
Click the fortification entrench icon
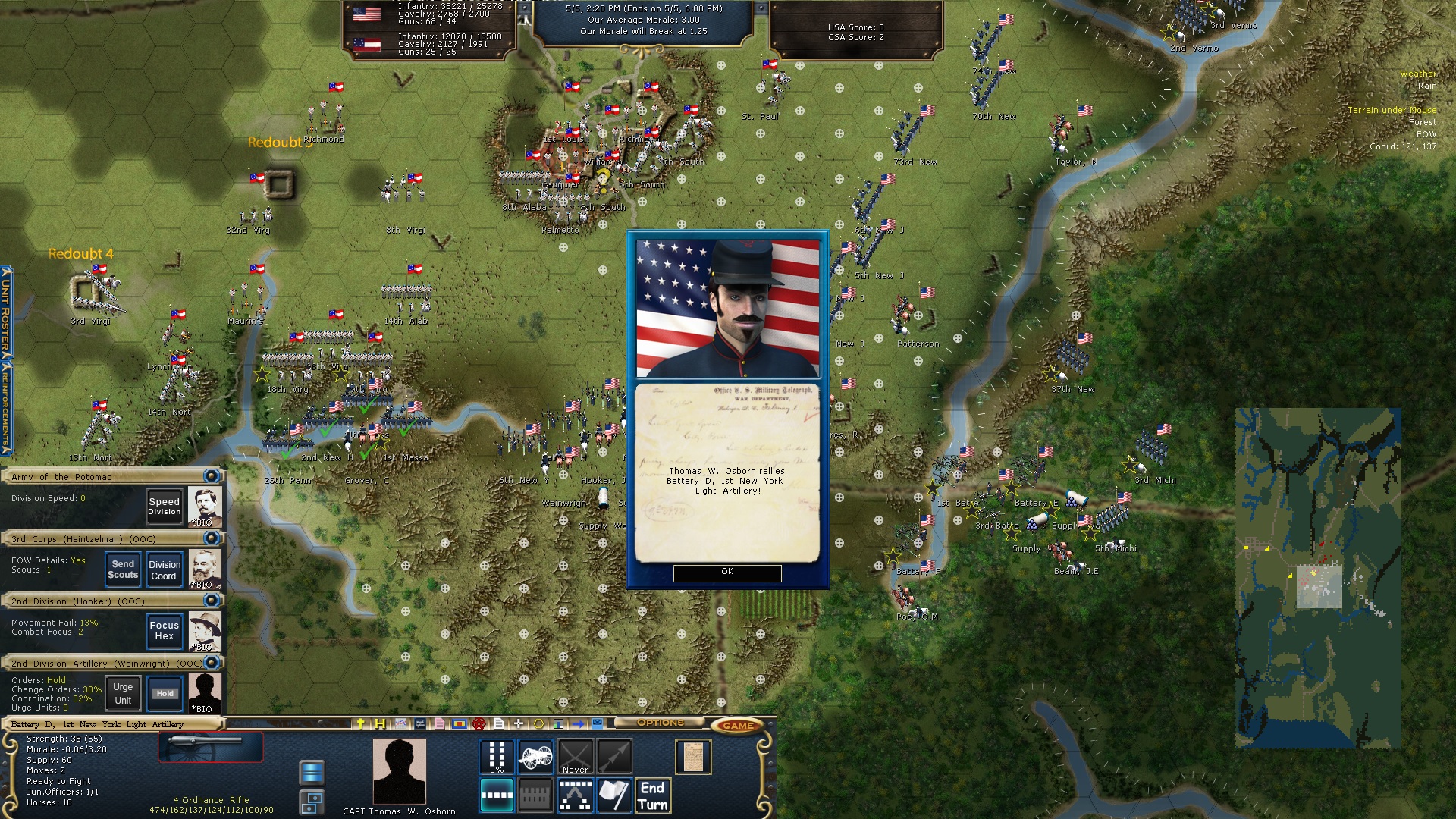tap(535, 796)
